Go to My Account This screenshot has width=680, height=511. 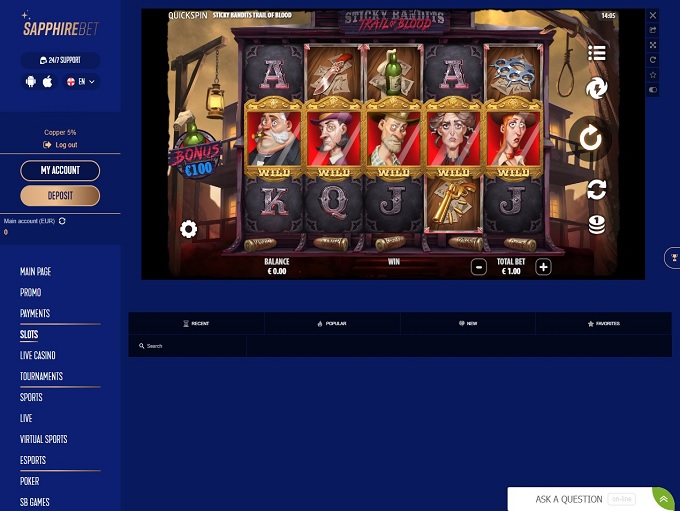[60, 171]
